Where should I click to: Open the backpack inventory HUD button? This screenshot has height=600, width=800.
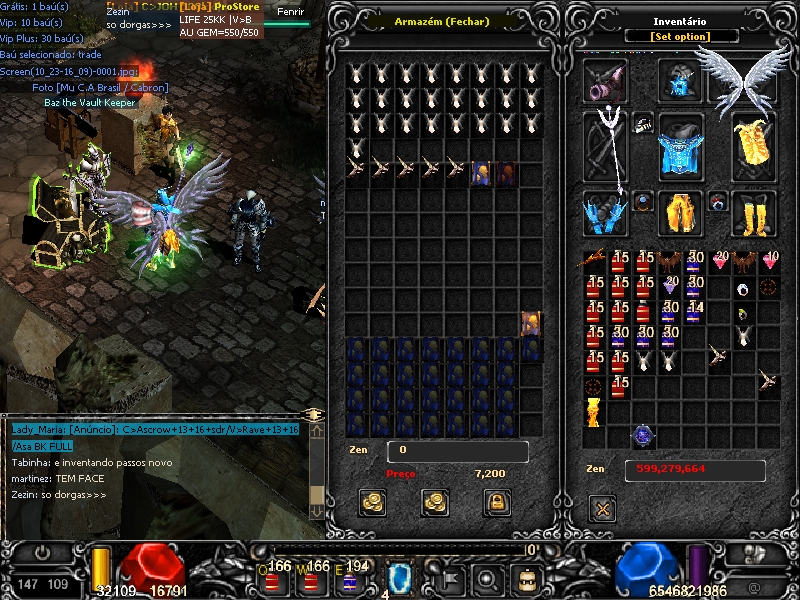pos(525,577)
